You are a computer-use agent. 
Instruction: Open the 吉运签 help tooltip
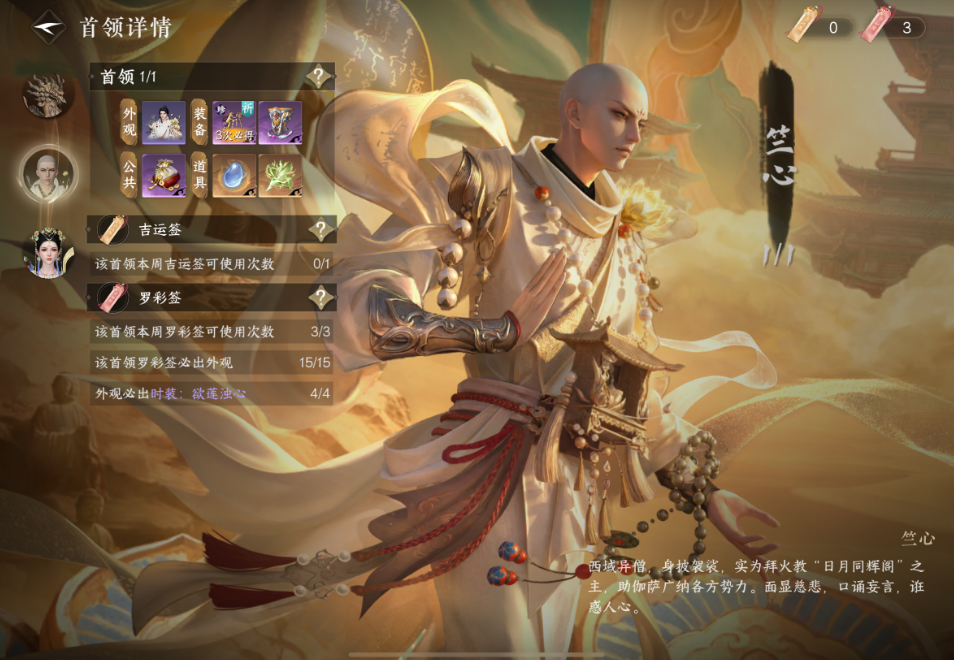point(319,230)
